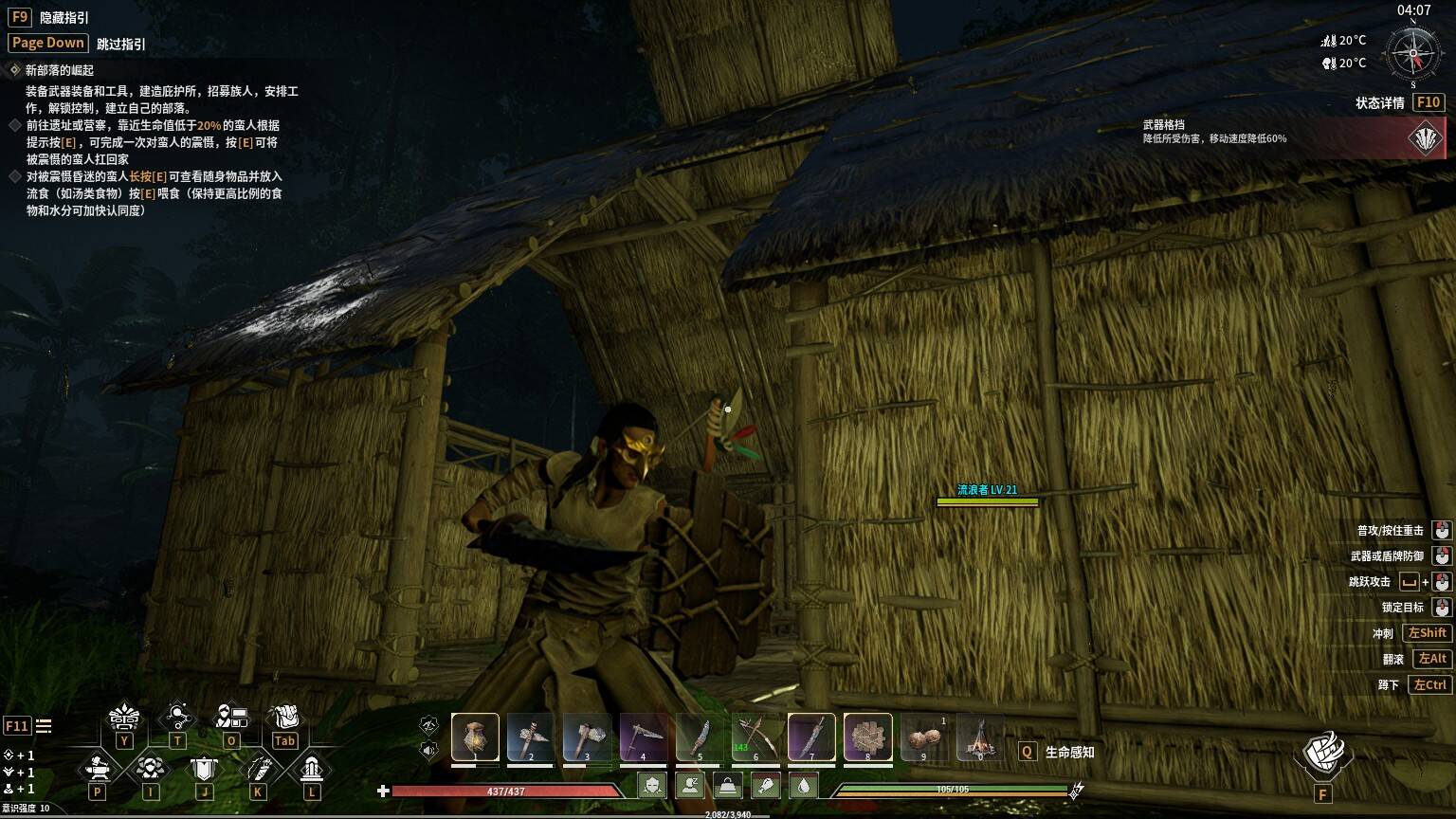Select the campfire in hotbar slot 0

coord(980,737)
